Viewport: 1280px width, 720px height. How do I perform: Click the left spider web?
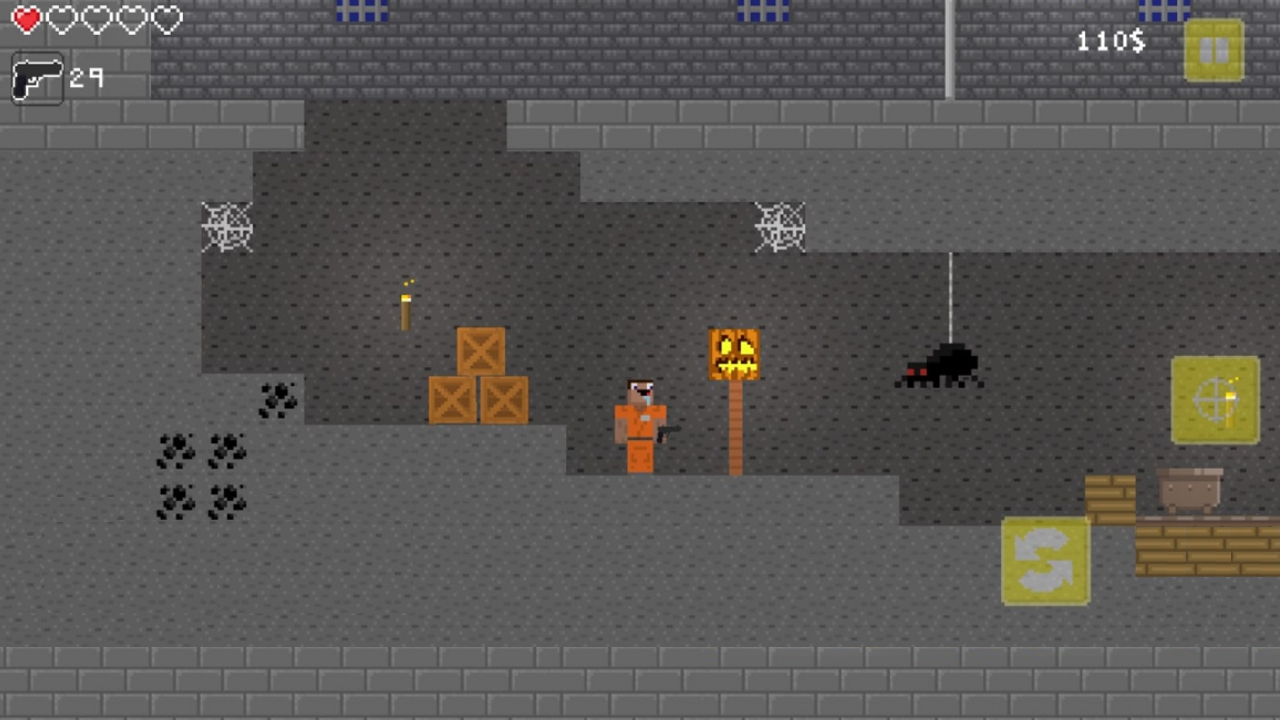[x=227, y=225]
